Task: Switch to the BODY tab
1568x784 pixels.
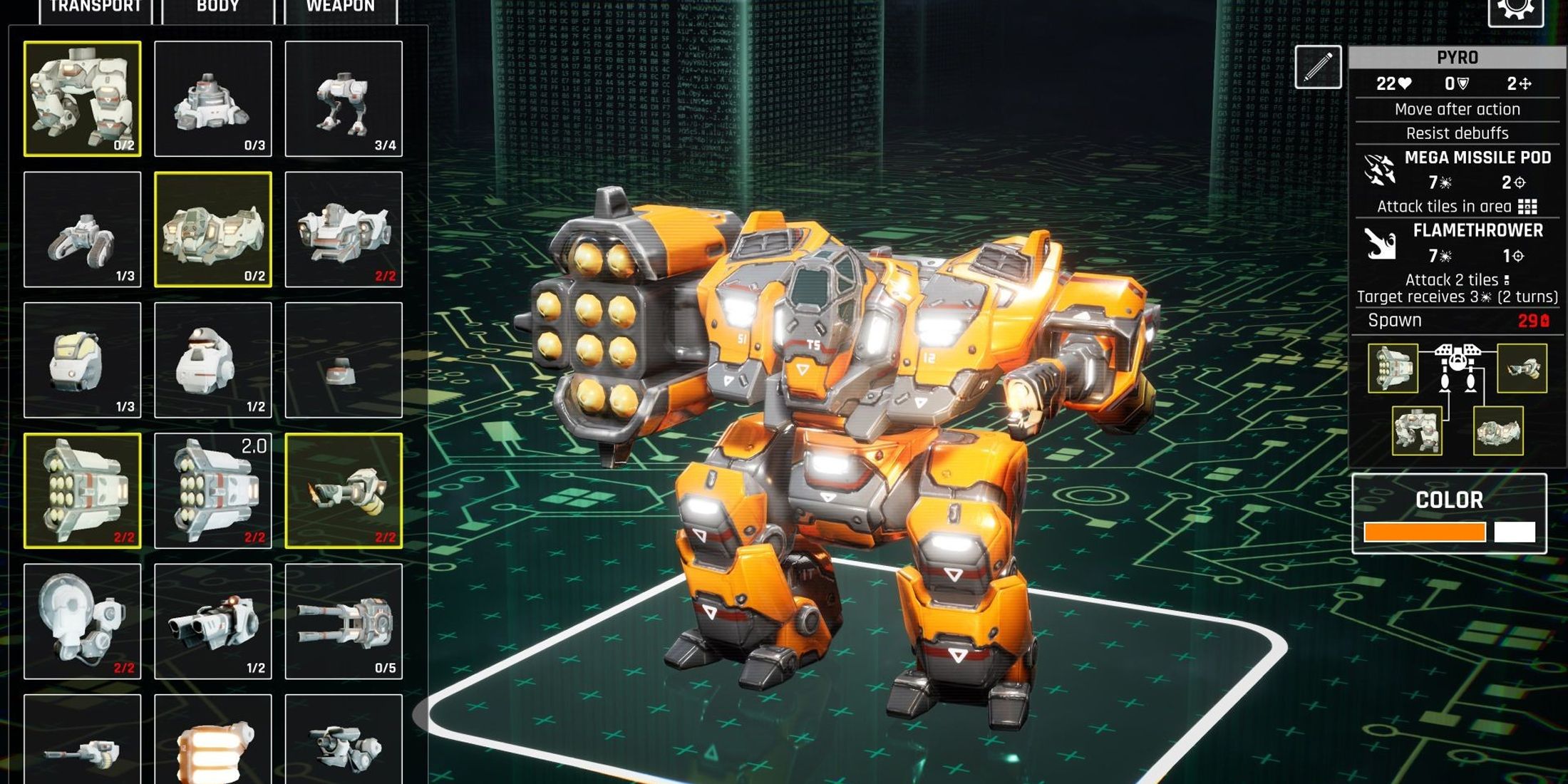Action: coord(217,7)
